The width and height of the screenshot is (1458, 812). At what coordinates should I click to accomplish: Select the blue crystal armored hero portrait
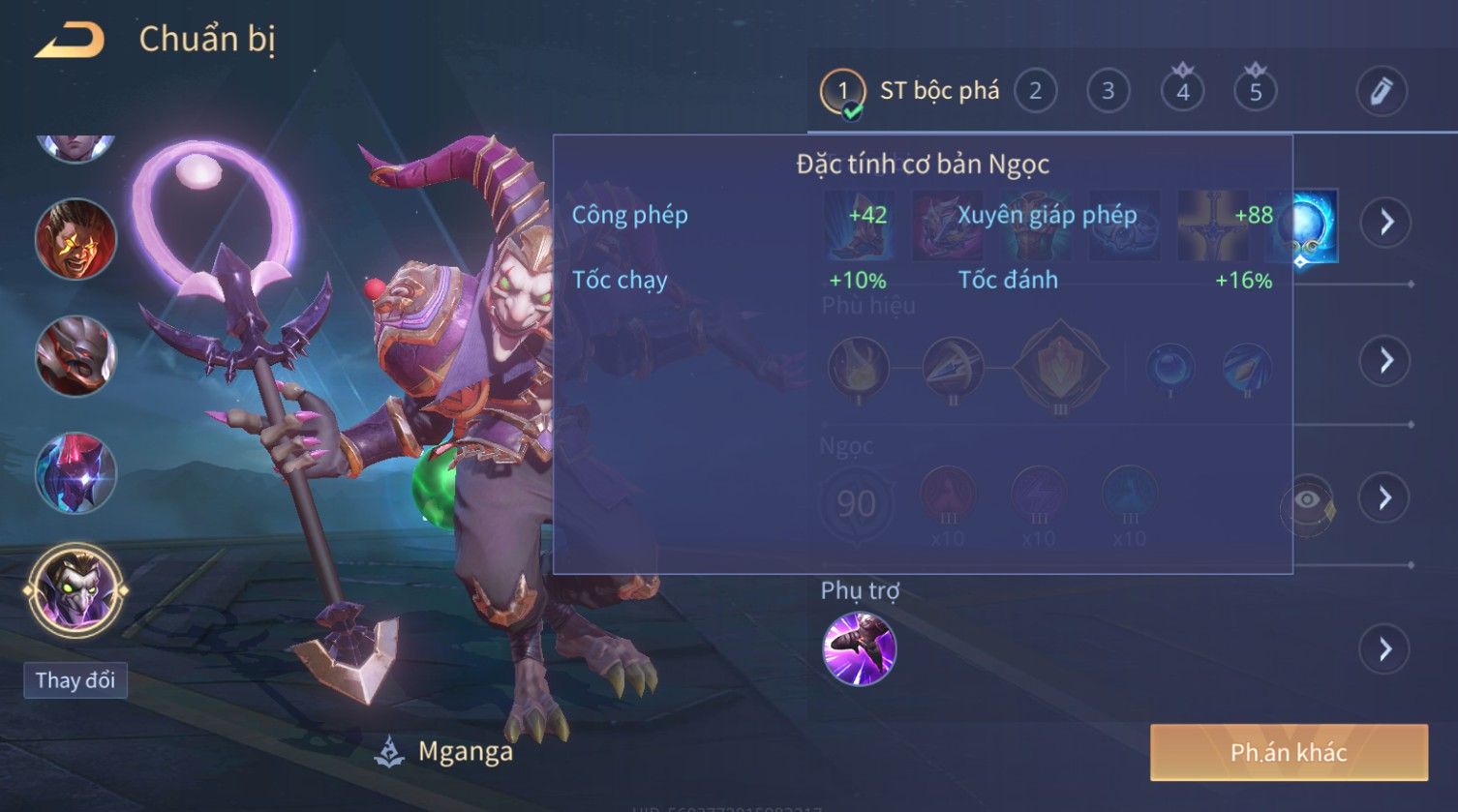click(x=76, y=473)
